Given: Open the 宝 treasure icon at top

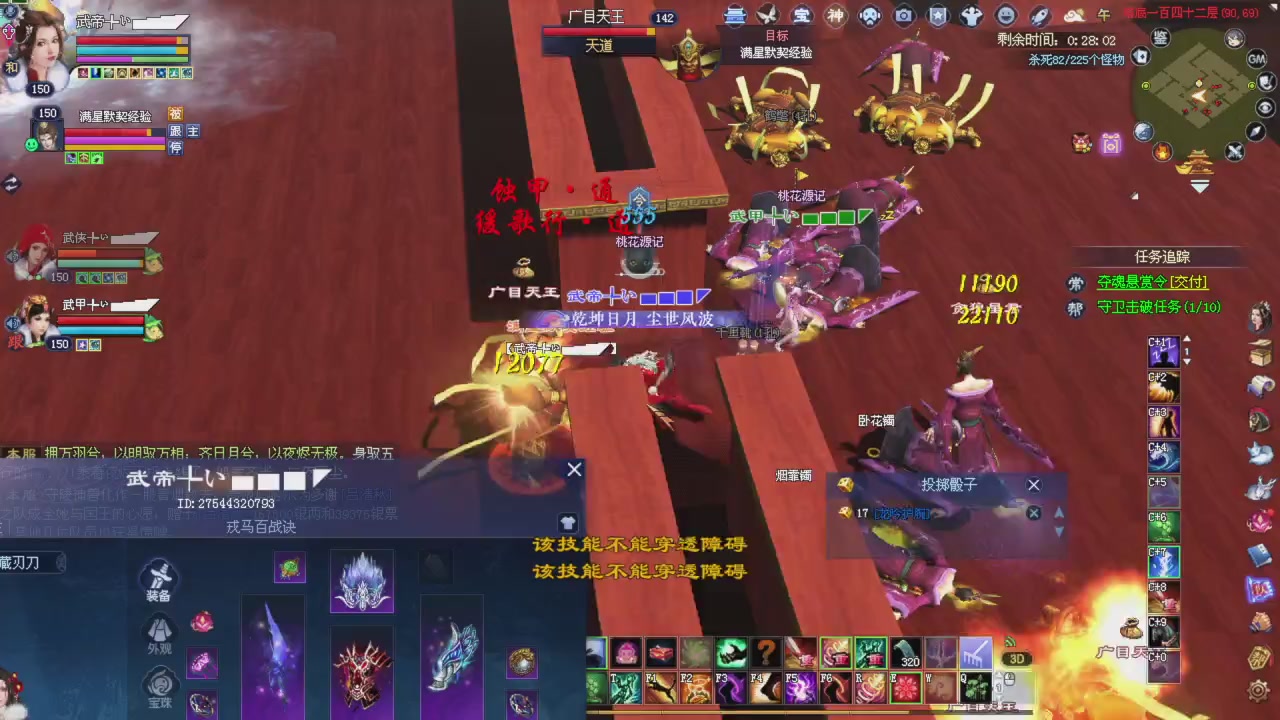Looking at the screenshot, I should point(801,15).
